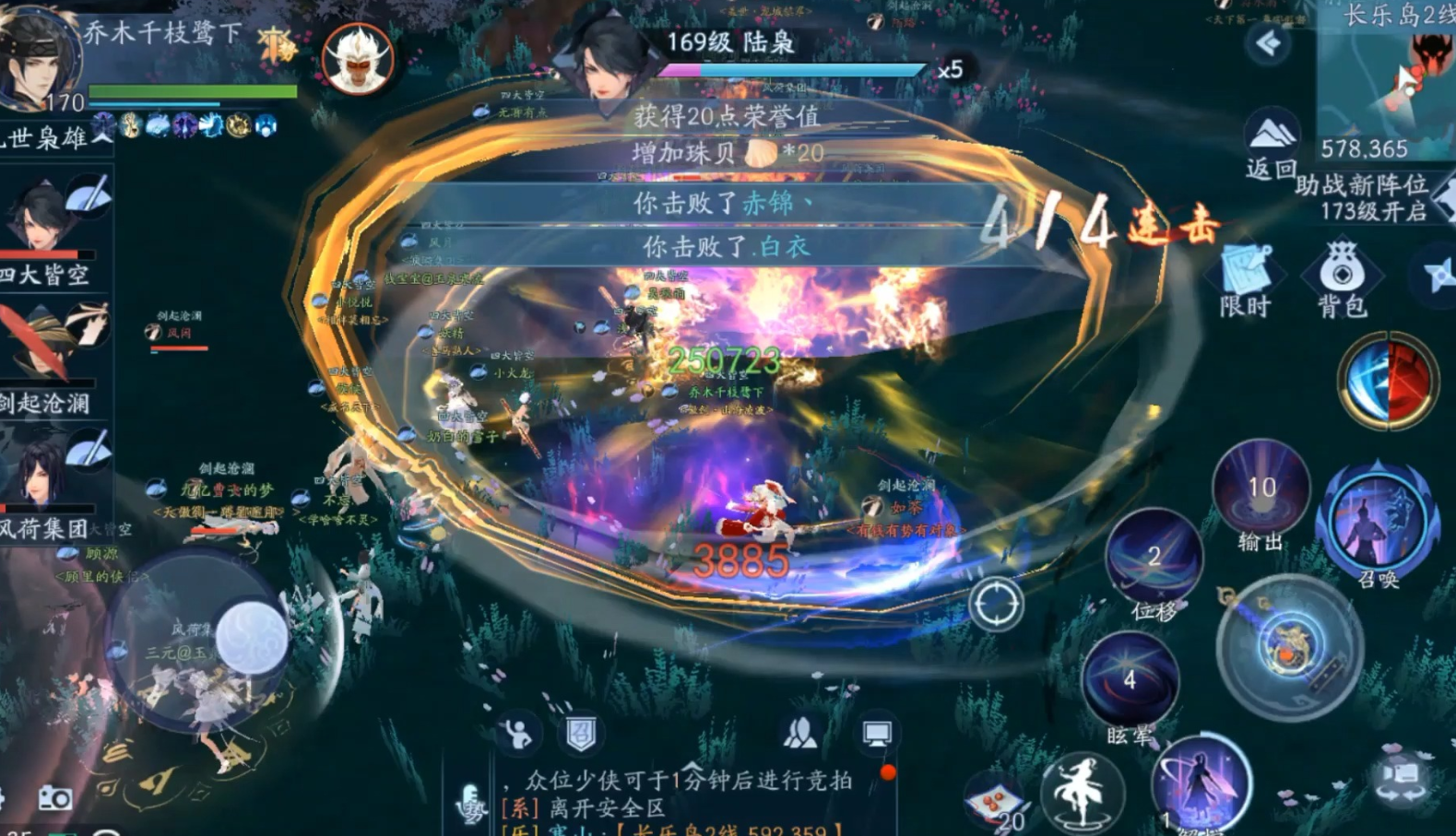Open the 长乐岛 minimap
Image resolution: width=1456 pixels, height=836 pixels.
1388,83
